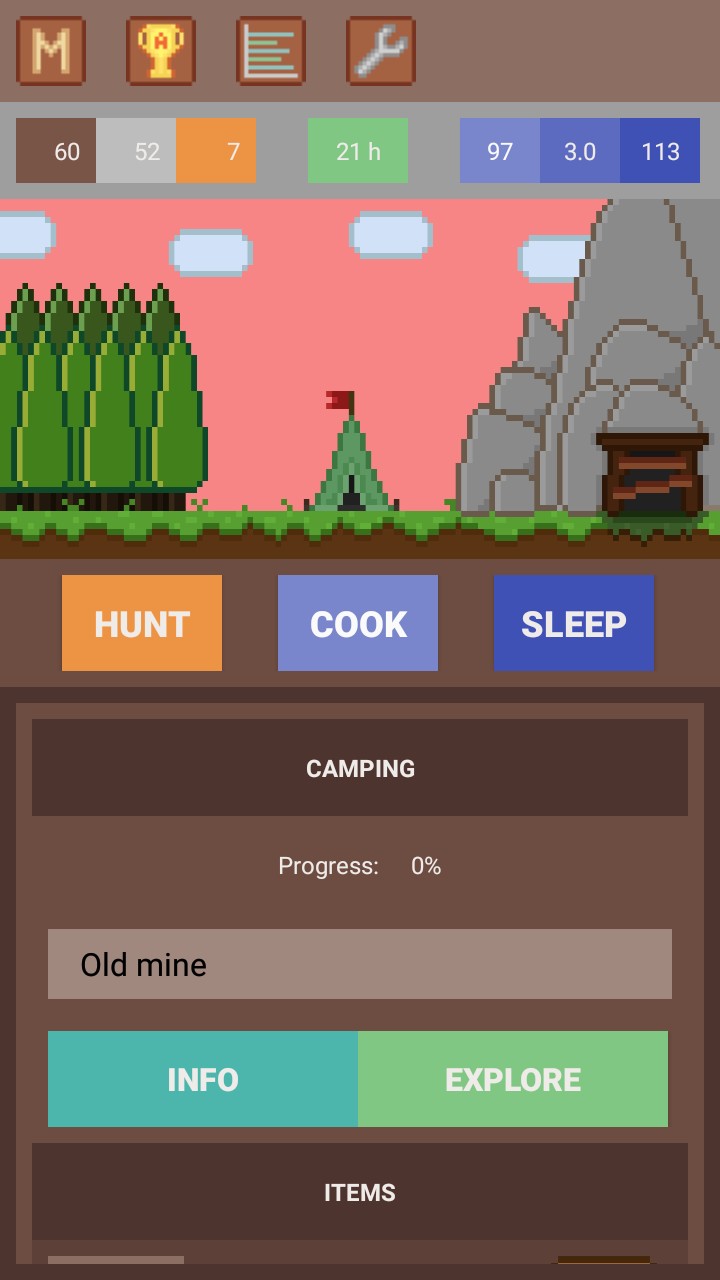The height and width of the screenshot is (1280, 720).
Task: Click the ITEMS section header
Action: 360,1192
